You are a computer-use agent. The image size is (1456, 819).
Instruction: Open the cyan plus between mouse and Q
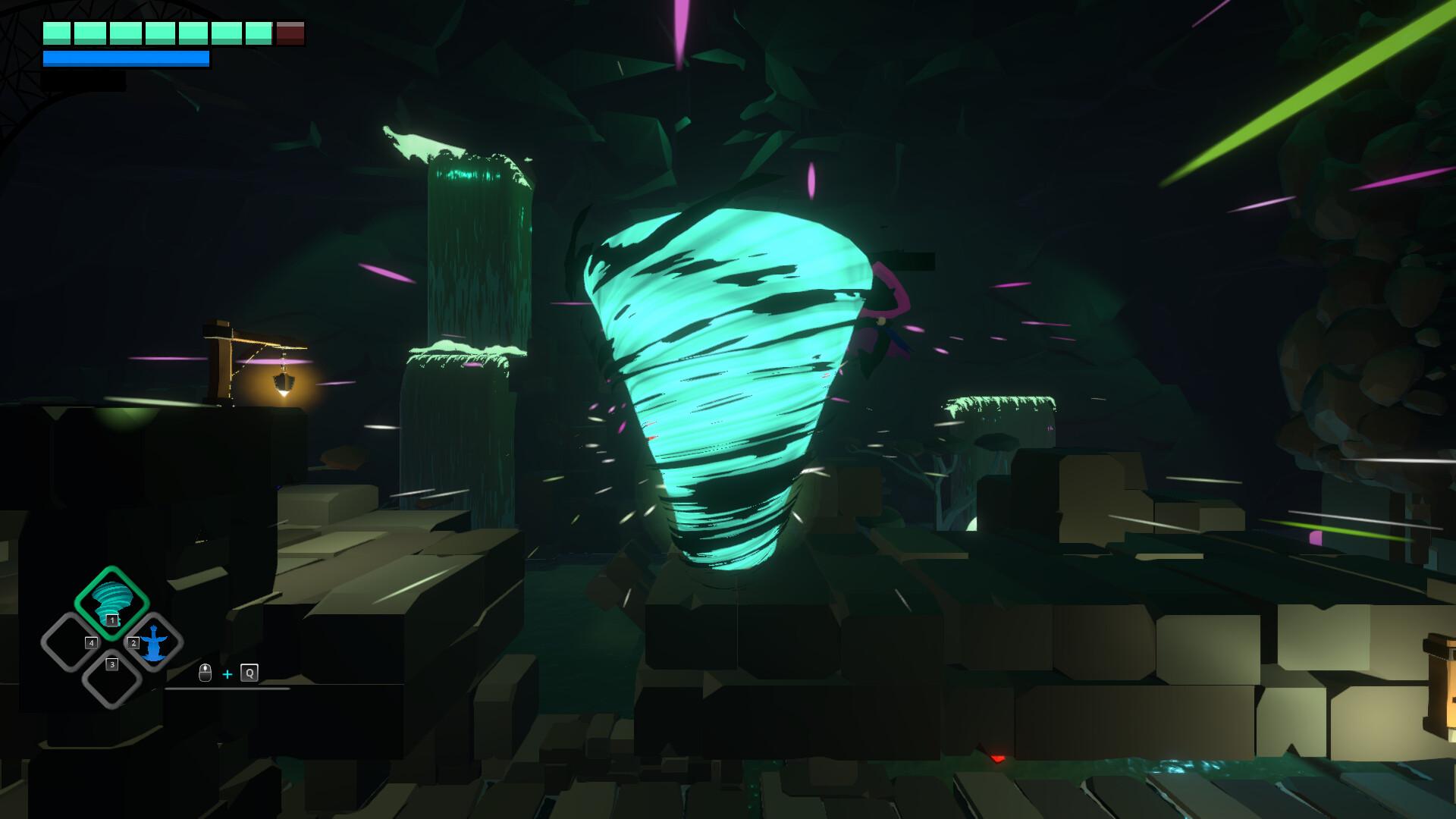[x=227, y=673]
